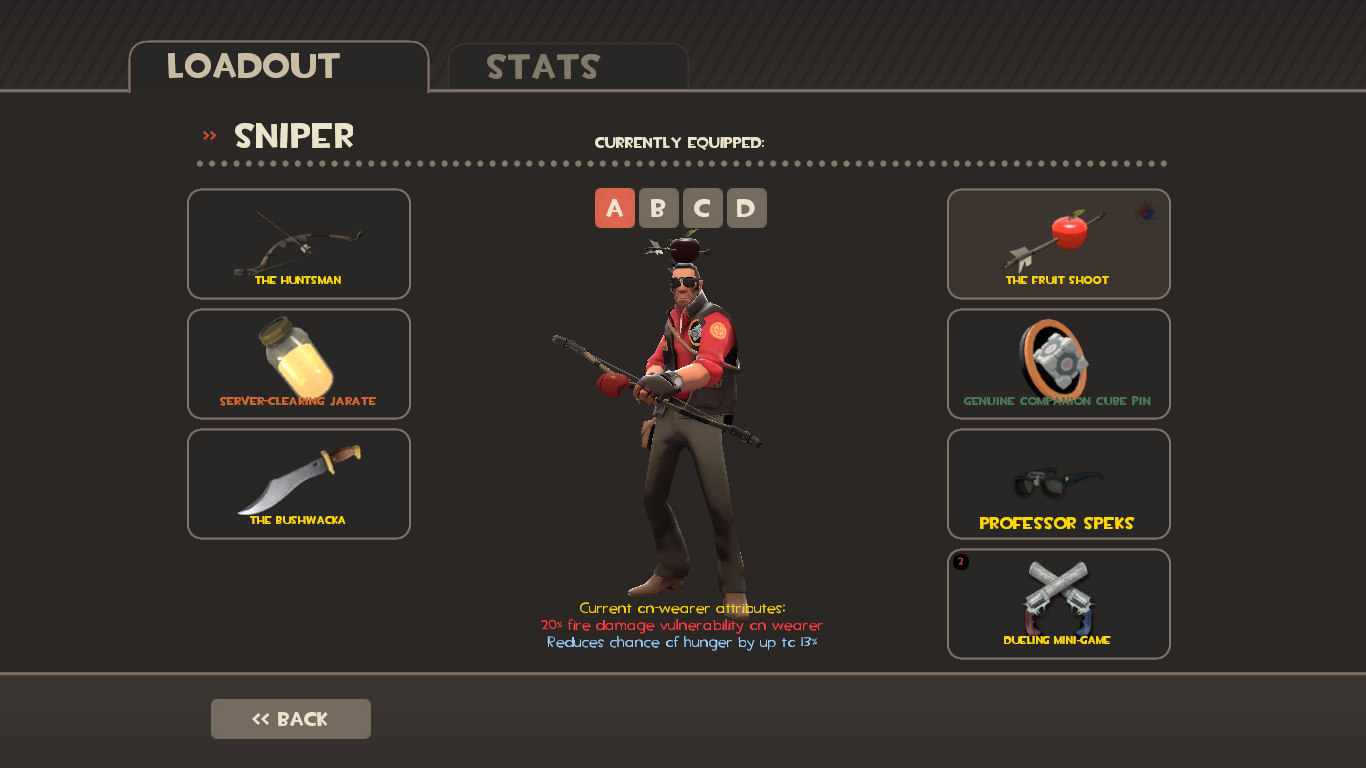Activate loadout preset C
This screenshot has width=1366, height=768.
[702, 208]
